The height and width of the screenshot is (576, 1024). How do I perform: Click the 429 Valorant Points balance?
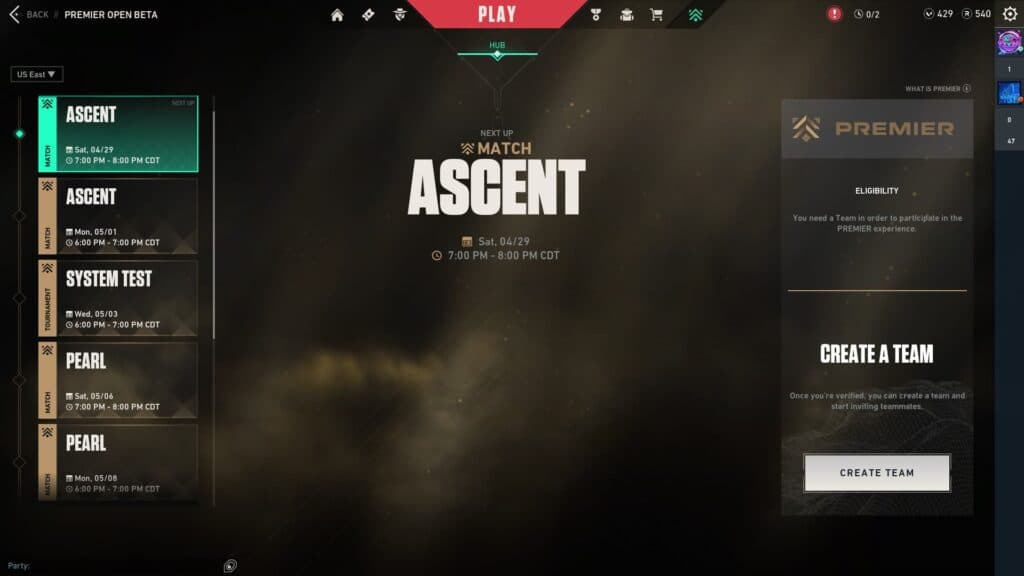pos(938,14)
